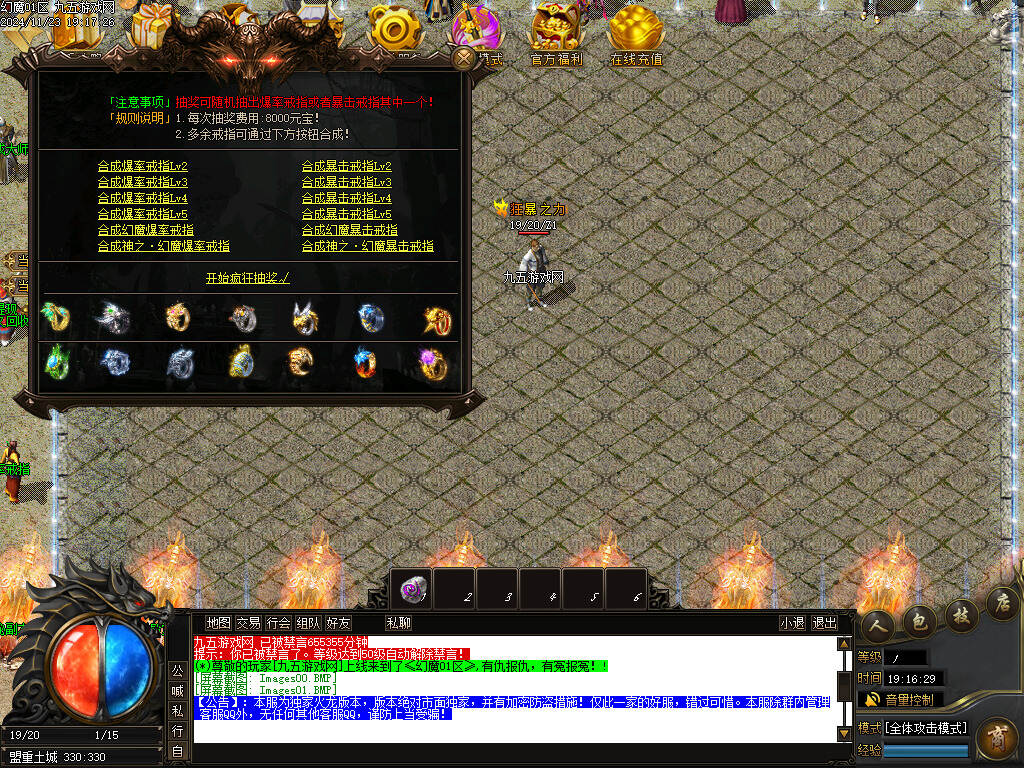The height and width of the screenshot is (768, 1024).
Task: Open the 行会 guild button
Action: pyautogui.click(x=278, y=623)
